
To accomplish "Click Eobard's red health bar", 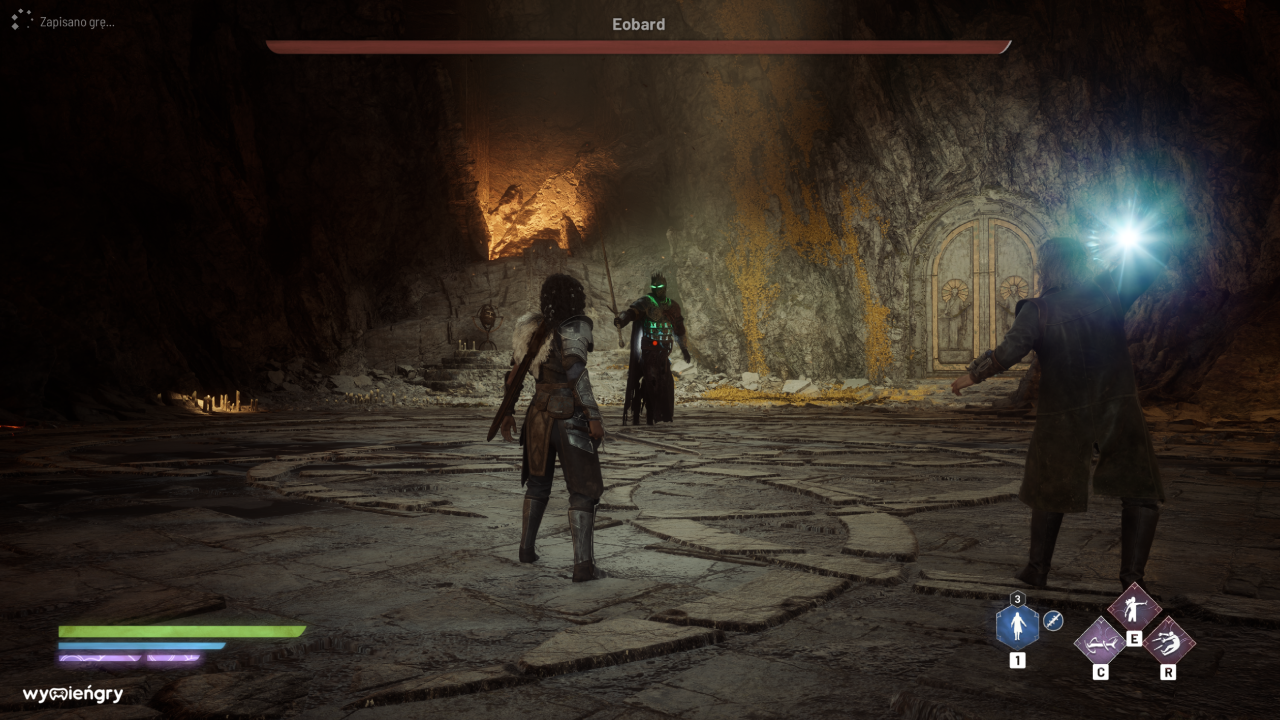I will (640, 45).
